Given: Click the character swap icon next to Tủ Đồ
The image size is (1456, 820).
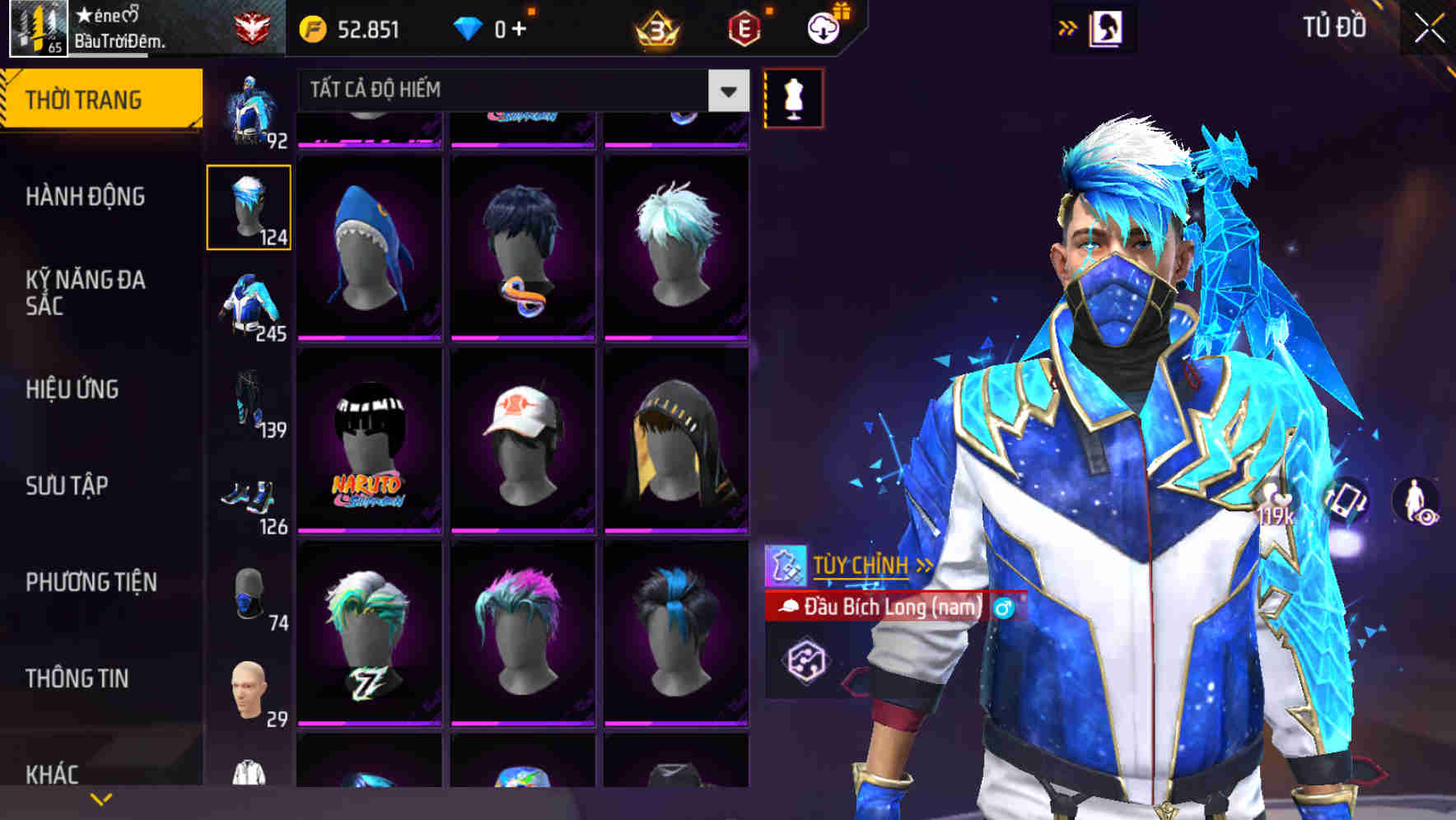Looking at the screenshot, I should (x=1108, y=26).
